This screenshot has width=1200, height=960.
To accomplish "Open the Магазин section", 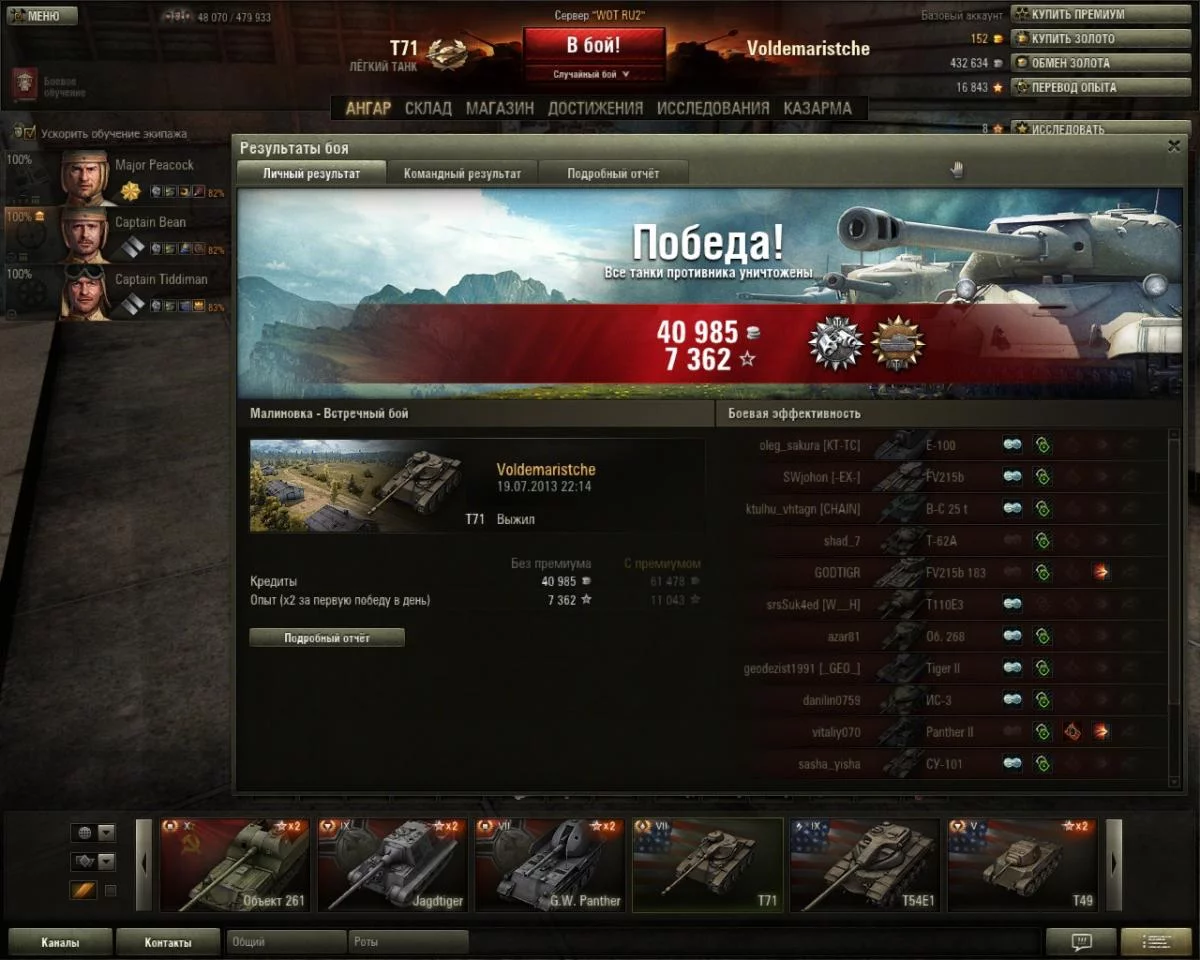I will (499, 108).
